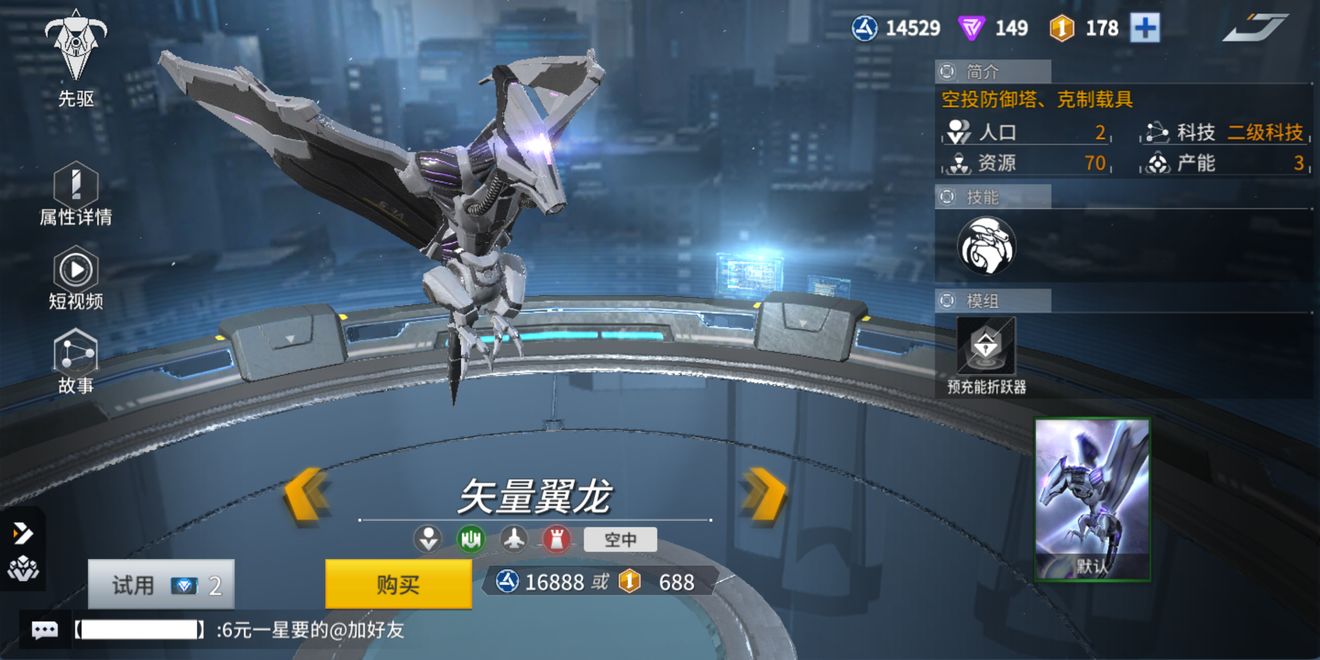Open the chat message box
Image resolution: width=1320 pixels, height=660 pixels.
point(44,630)
